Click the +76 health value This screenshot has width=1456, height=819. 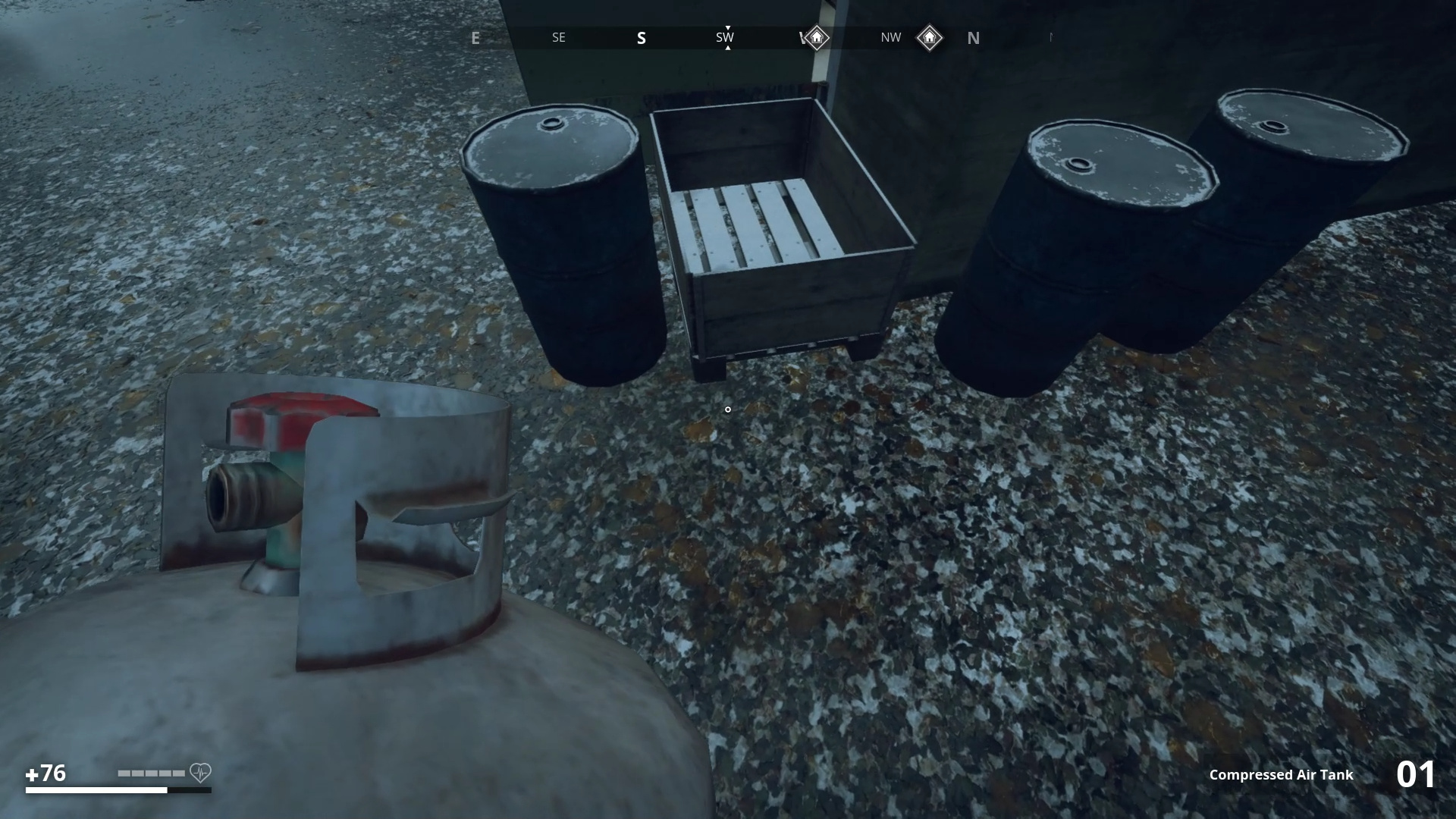[x=47, y=773]
